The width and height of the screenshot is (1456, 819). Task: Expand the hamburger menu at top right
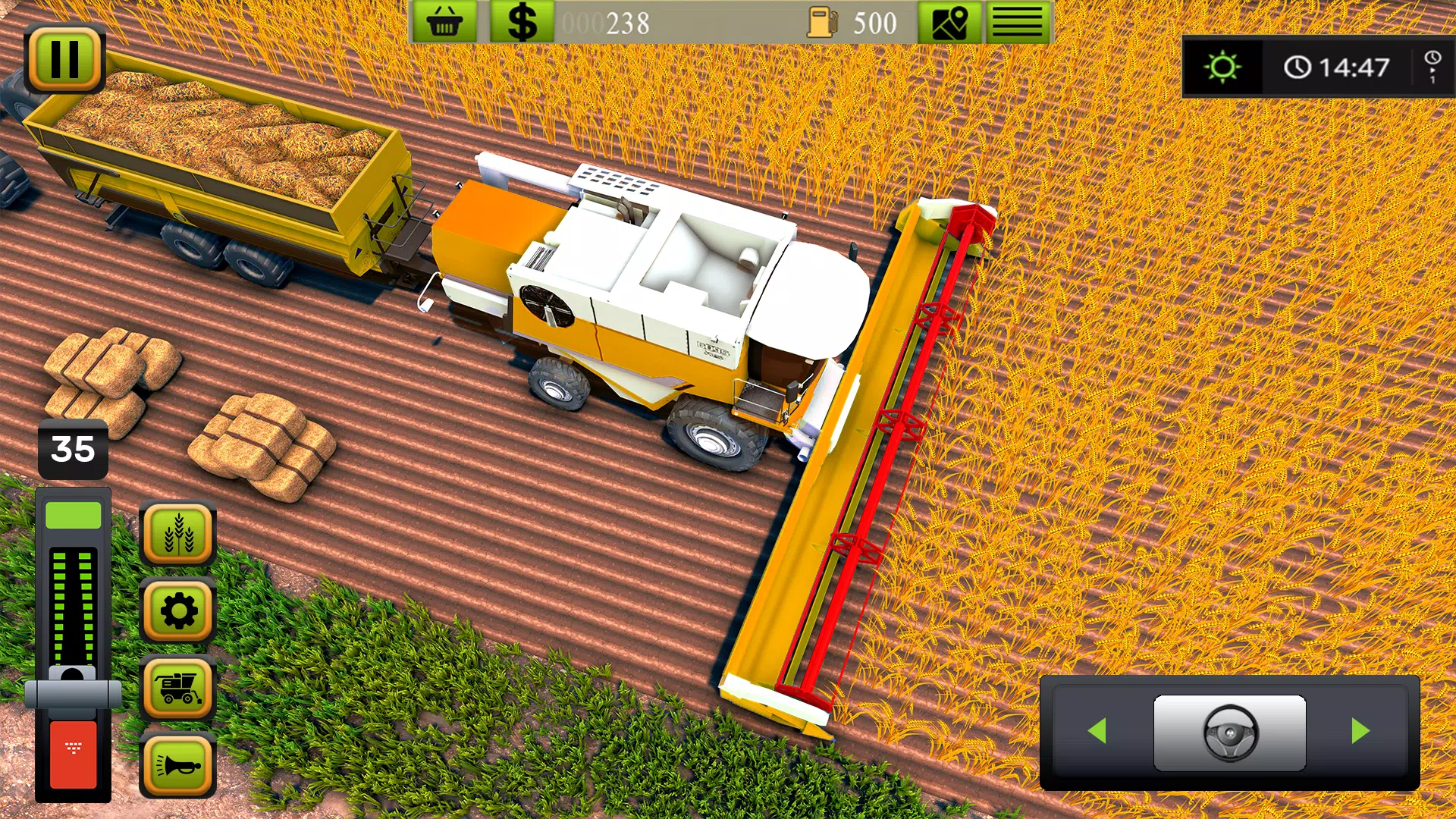click(1016, 23)
